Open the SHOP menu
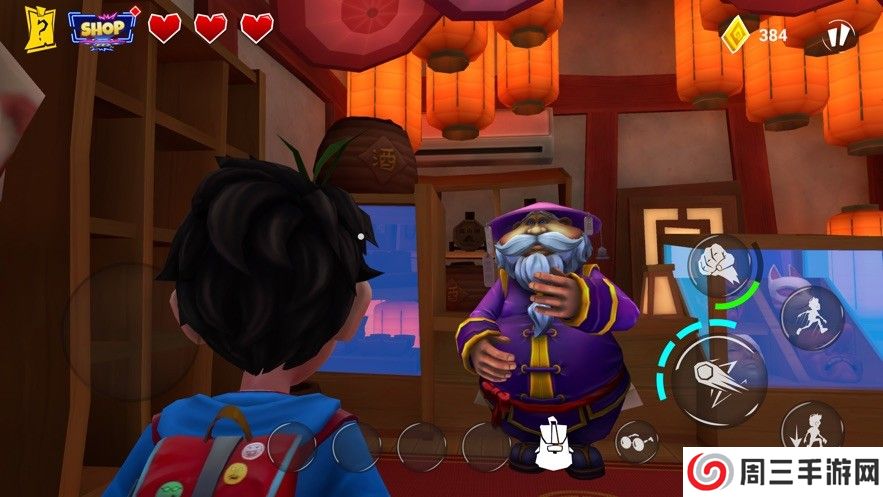 102,27
